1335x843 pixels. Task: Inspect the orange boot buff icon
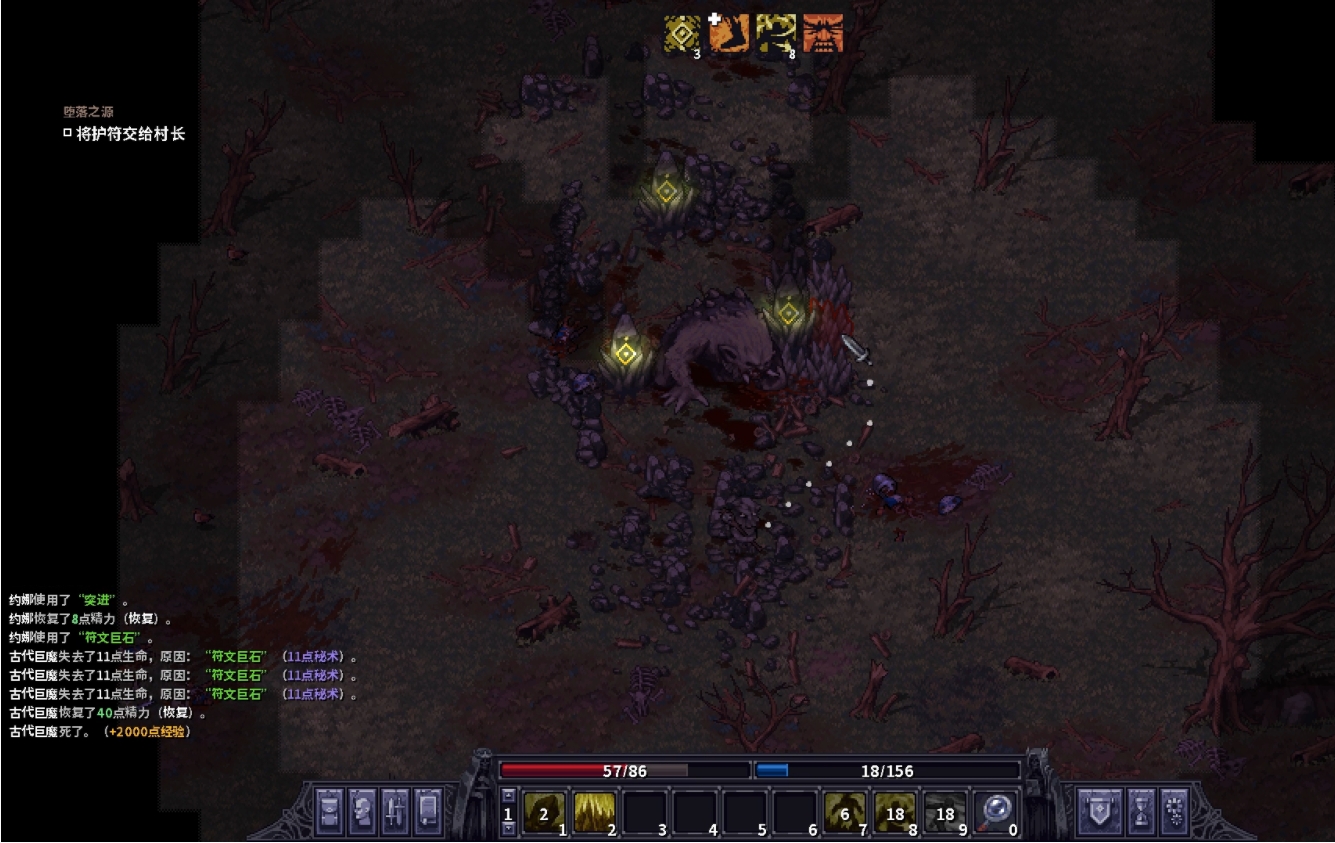[728, 34]
